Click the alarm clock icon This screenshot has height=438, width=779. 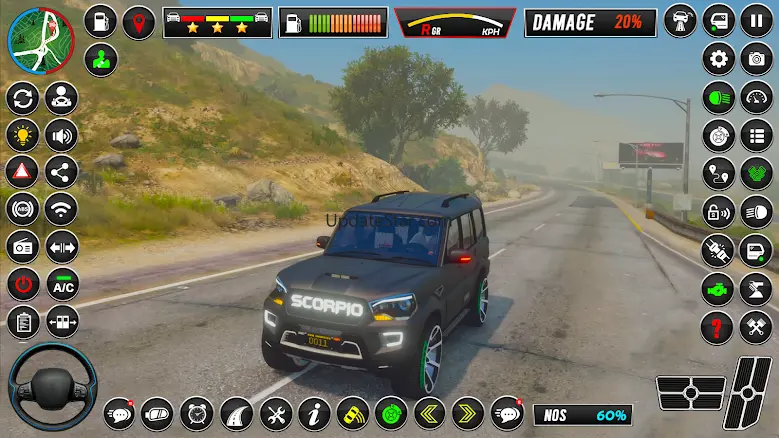[x=197, y=412]
